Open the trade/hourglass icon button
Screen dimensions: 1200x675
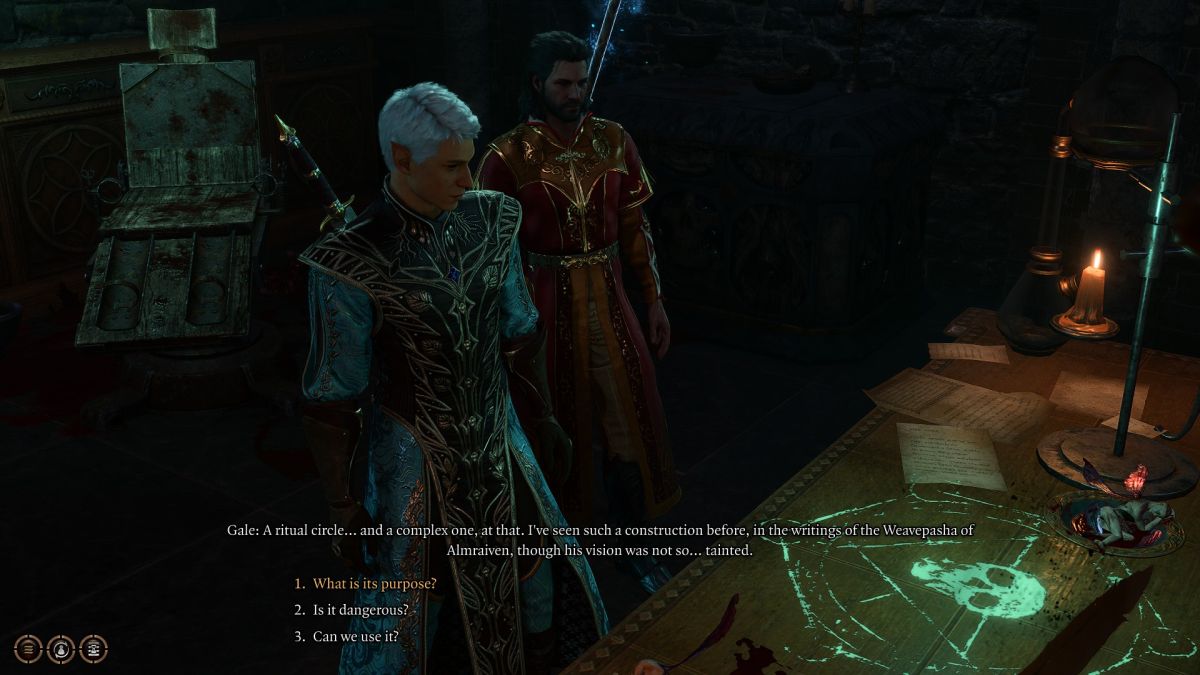93,648
